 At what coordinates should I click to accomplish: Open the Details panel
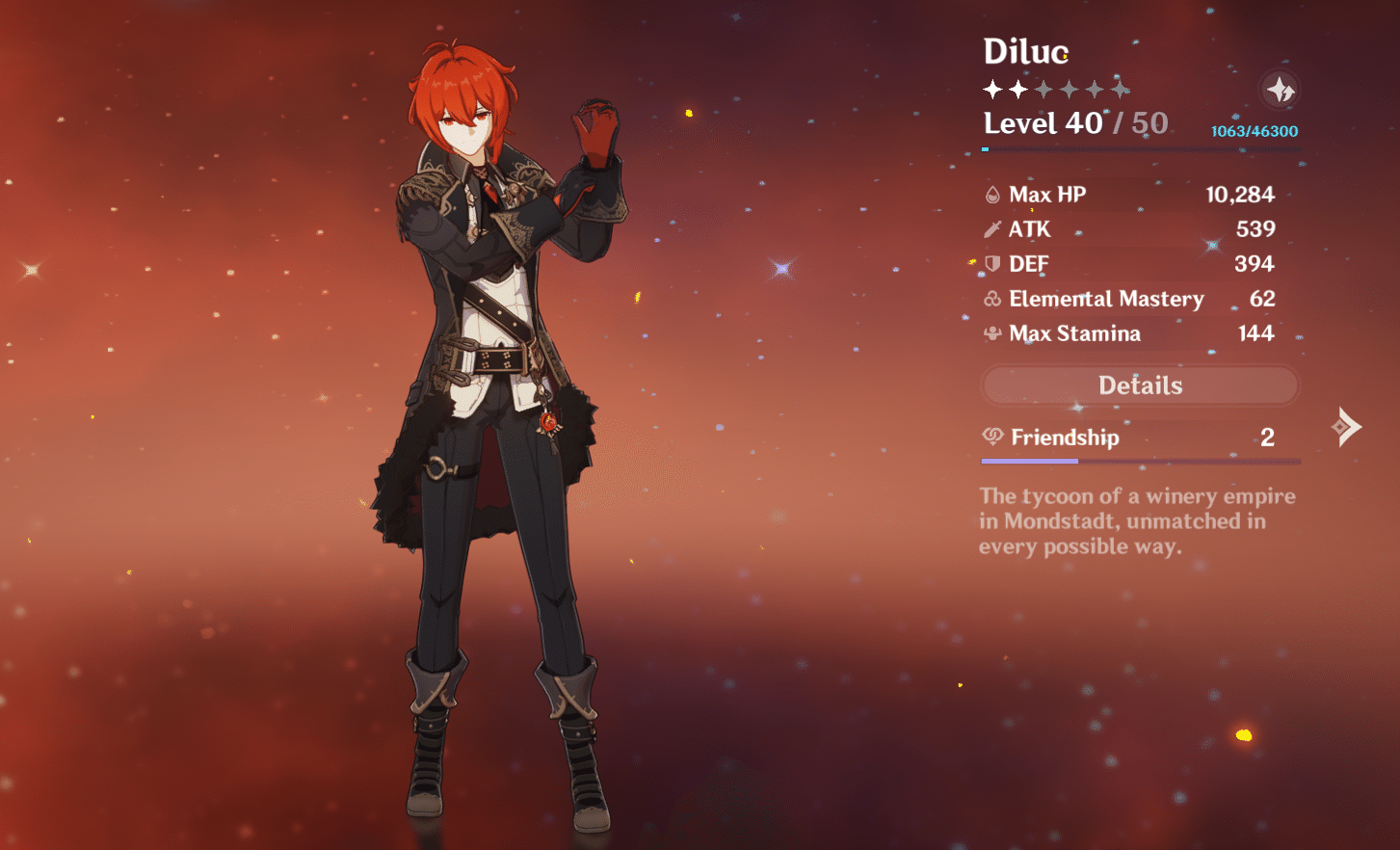click(1140, 385)
